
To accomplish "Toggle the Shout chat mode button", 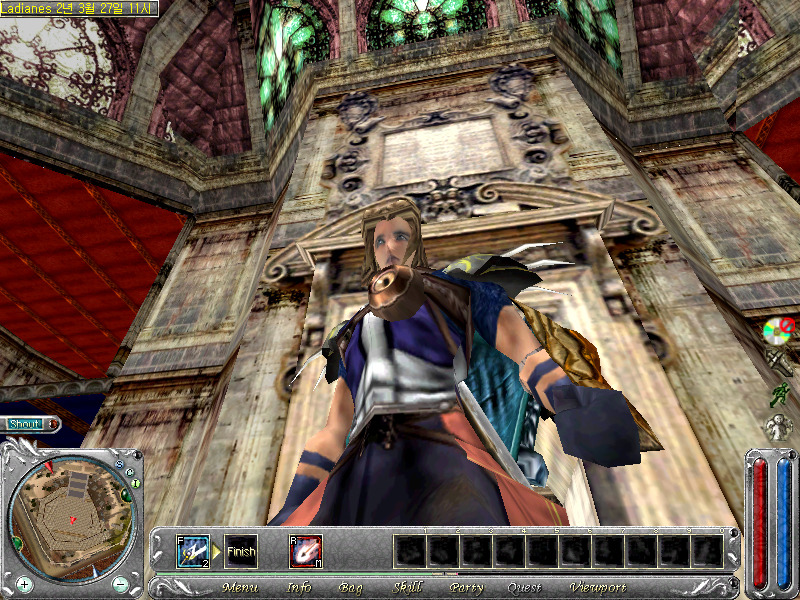I will (26, 424).
